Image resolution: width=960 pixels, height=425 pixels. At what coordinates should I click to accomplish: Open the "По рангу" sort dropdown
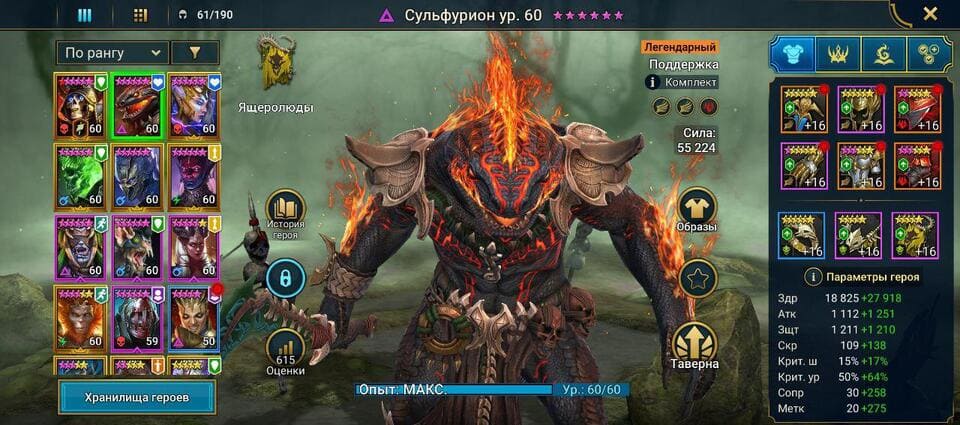pos(112,53)
